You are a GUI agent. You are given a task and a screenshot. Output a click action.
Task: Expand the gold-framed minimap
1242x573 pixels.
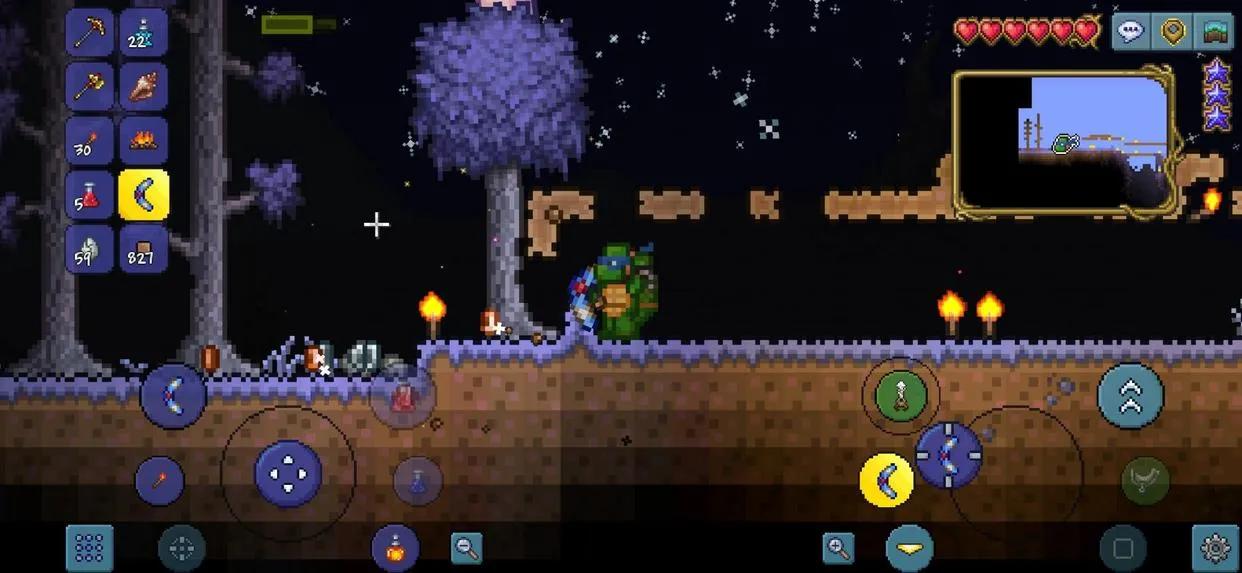click(x=1063, y=141)
